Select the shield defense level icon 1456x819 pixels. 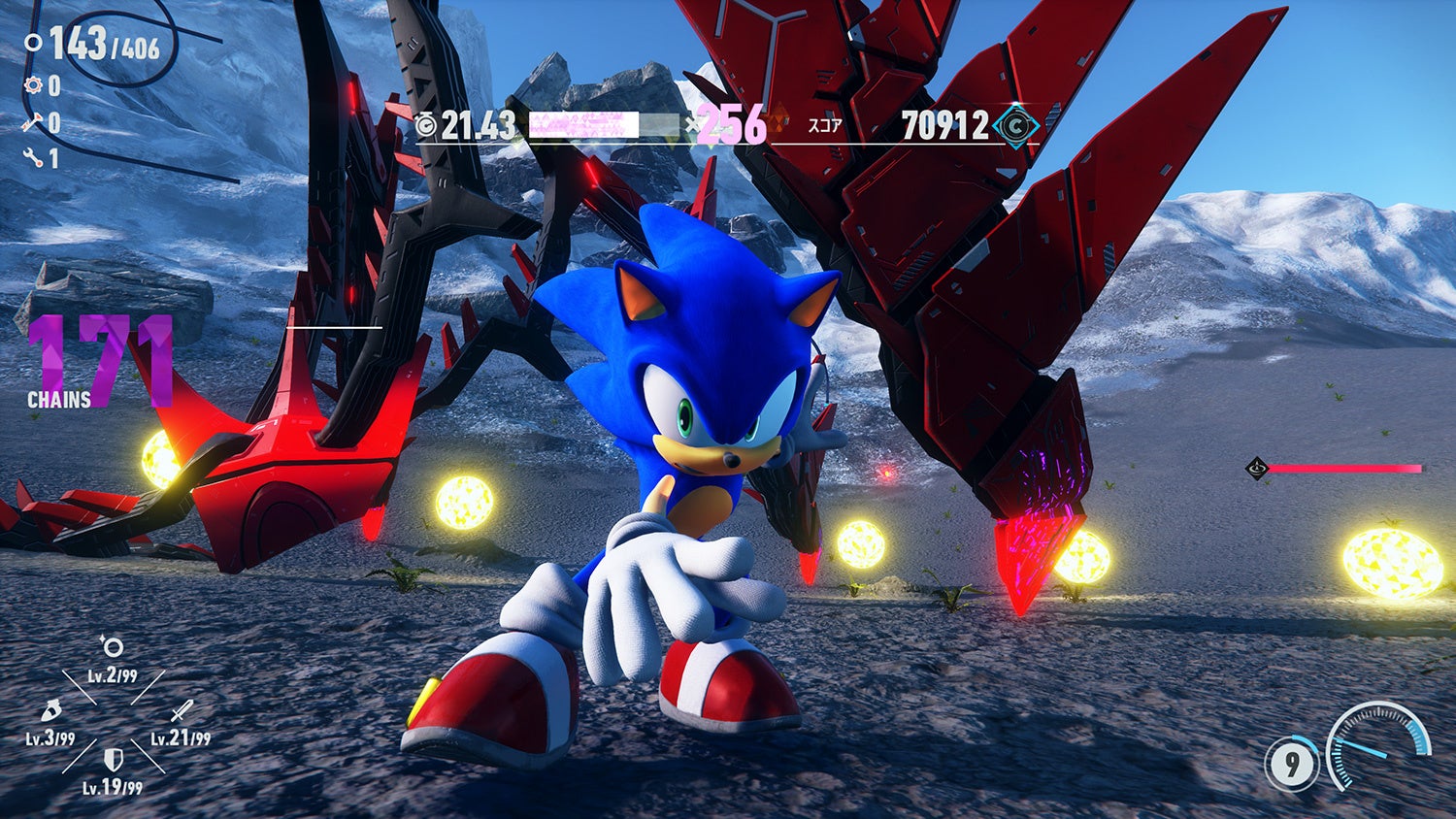pos(113,759)
